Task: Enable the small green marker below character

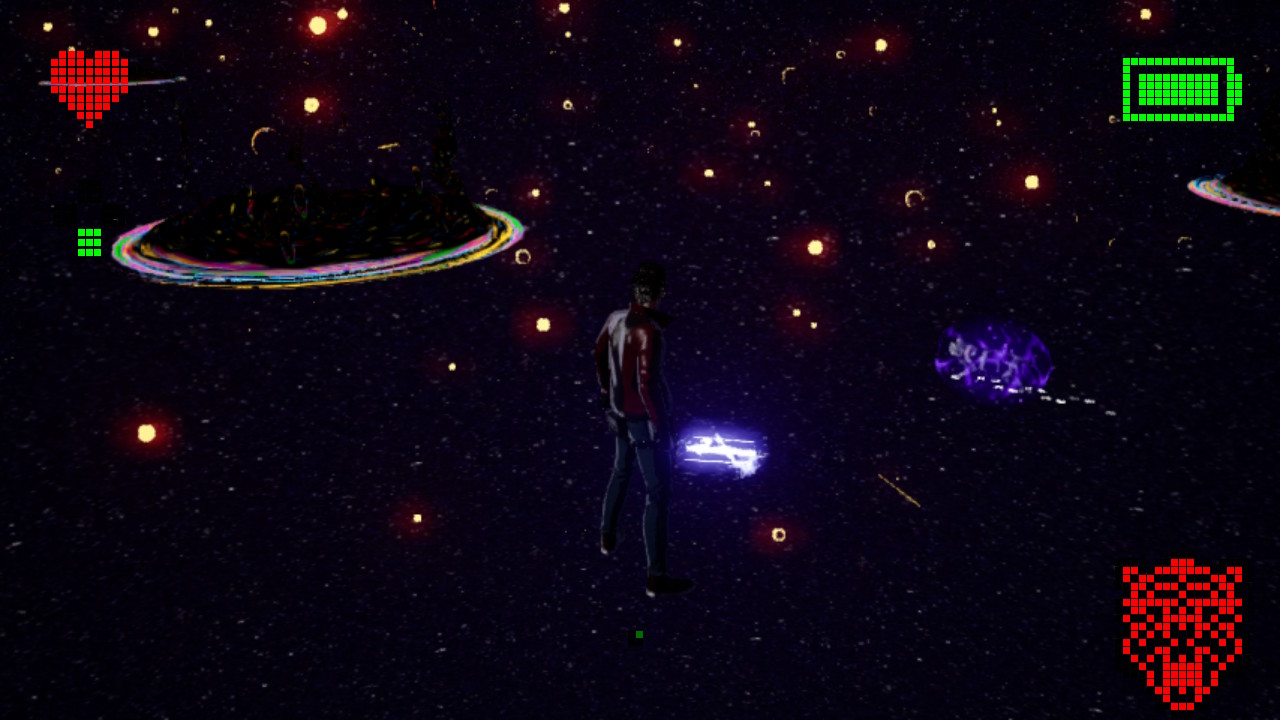Action: (x=638, y=634)
